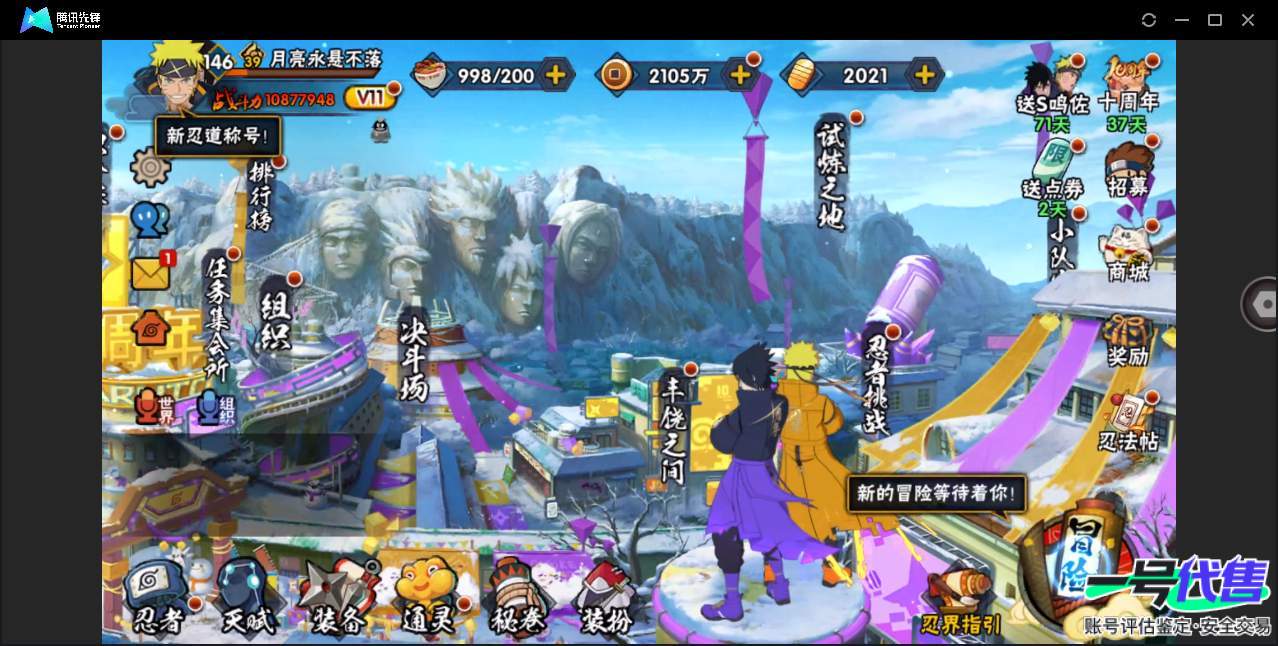Enter the 决斗场 duel arena
The width and height of the screenshot is (1278, 646).
[x=414, y=358]
